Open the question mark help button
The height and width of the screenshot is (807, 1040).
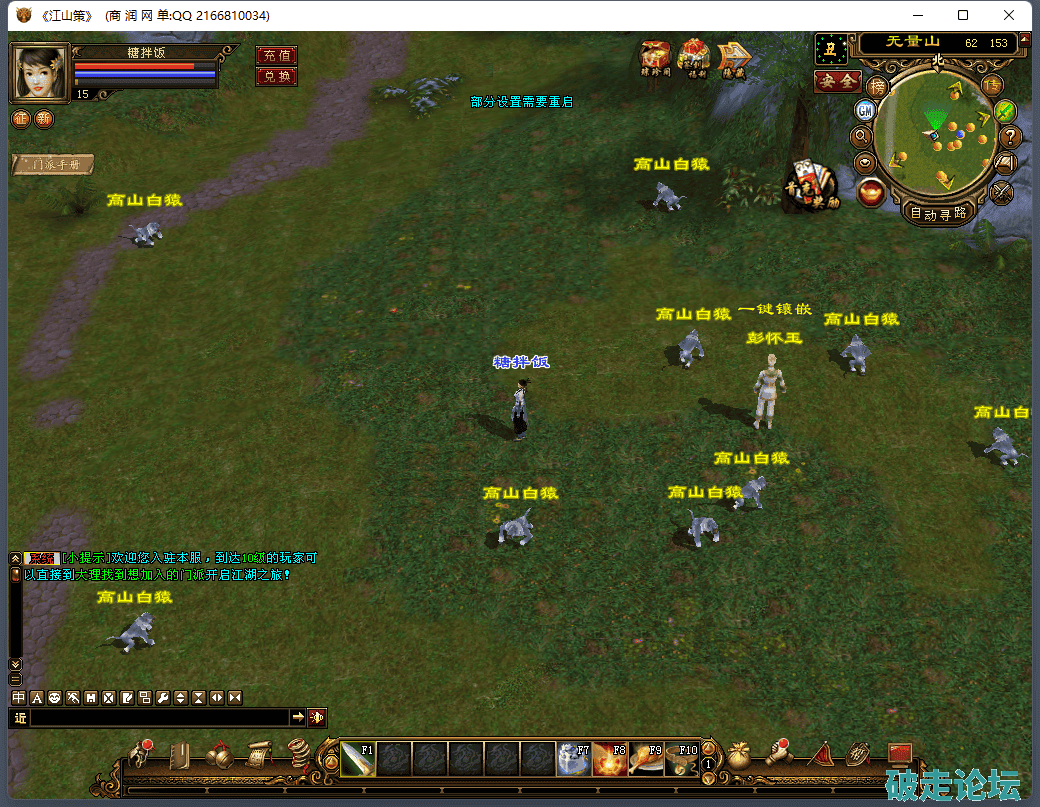coord(1010,137)
